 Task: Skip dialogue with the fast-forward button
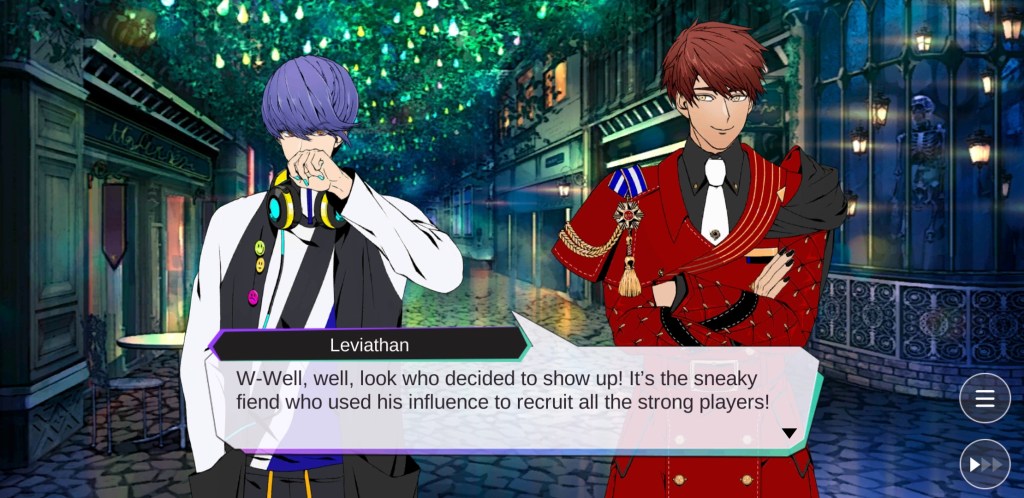point(984,464)
